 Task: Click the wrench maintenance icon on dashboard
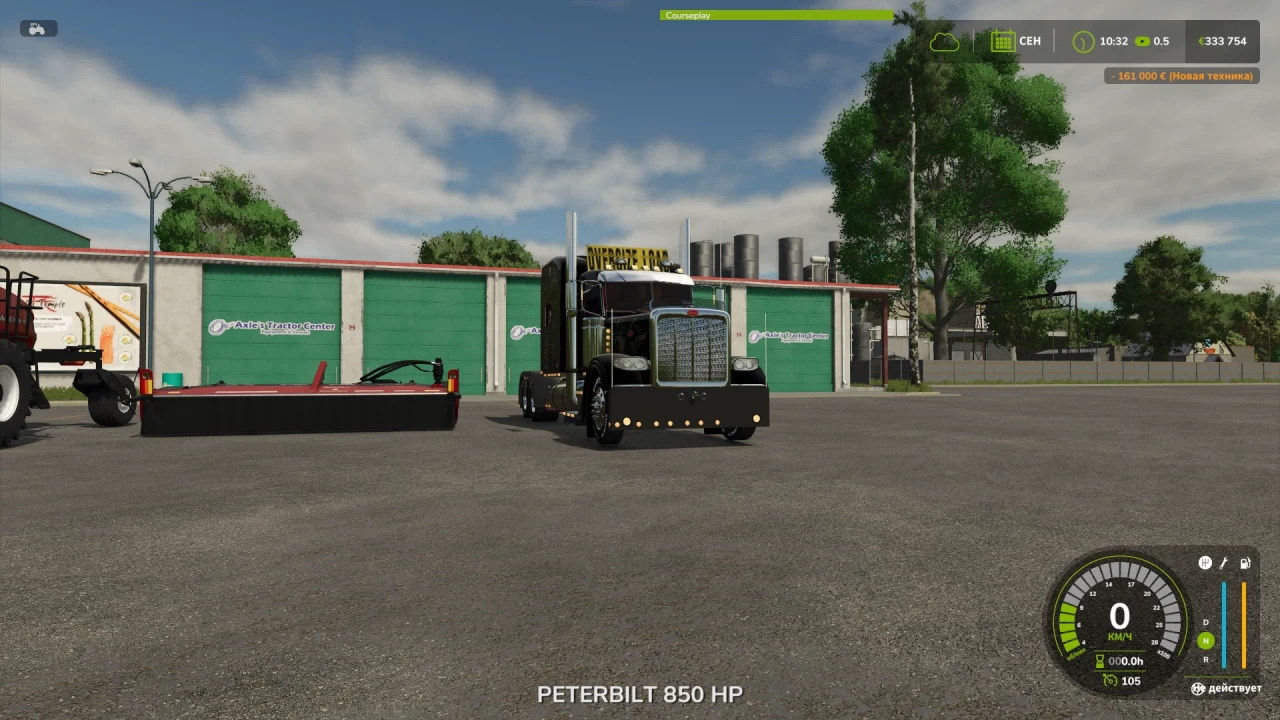pyautogui.click(x=1223, y=561)
